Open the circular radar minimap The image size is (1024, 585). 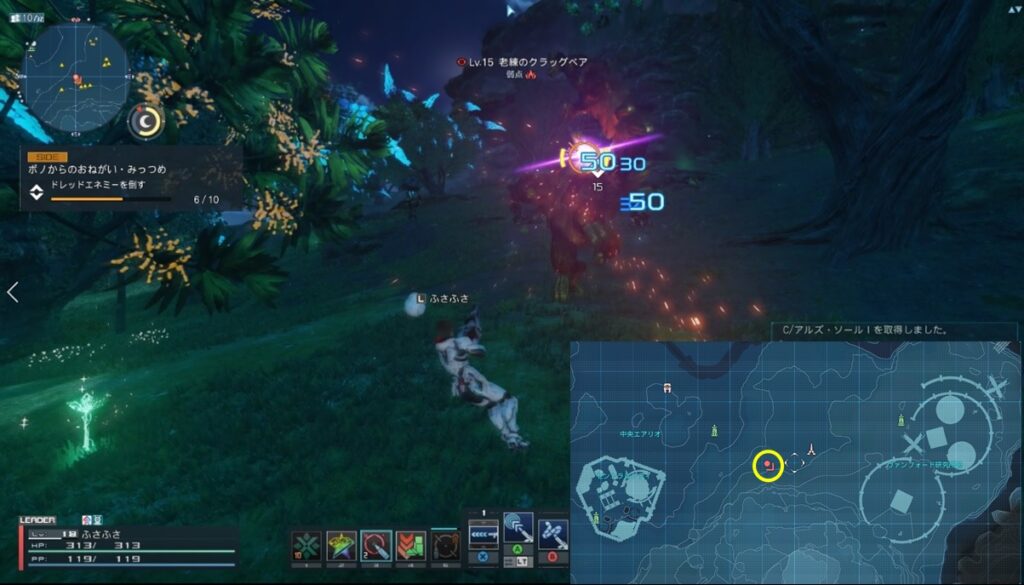76,76
